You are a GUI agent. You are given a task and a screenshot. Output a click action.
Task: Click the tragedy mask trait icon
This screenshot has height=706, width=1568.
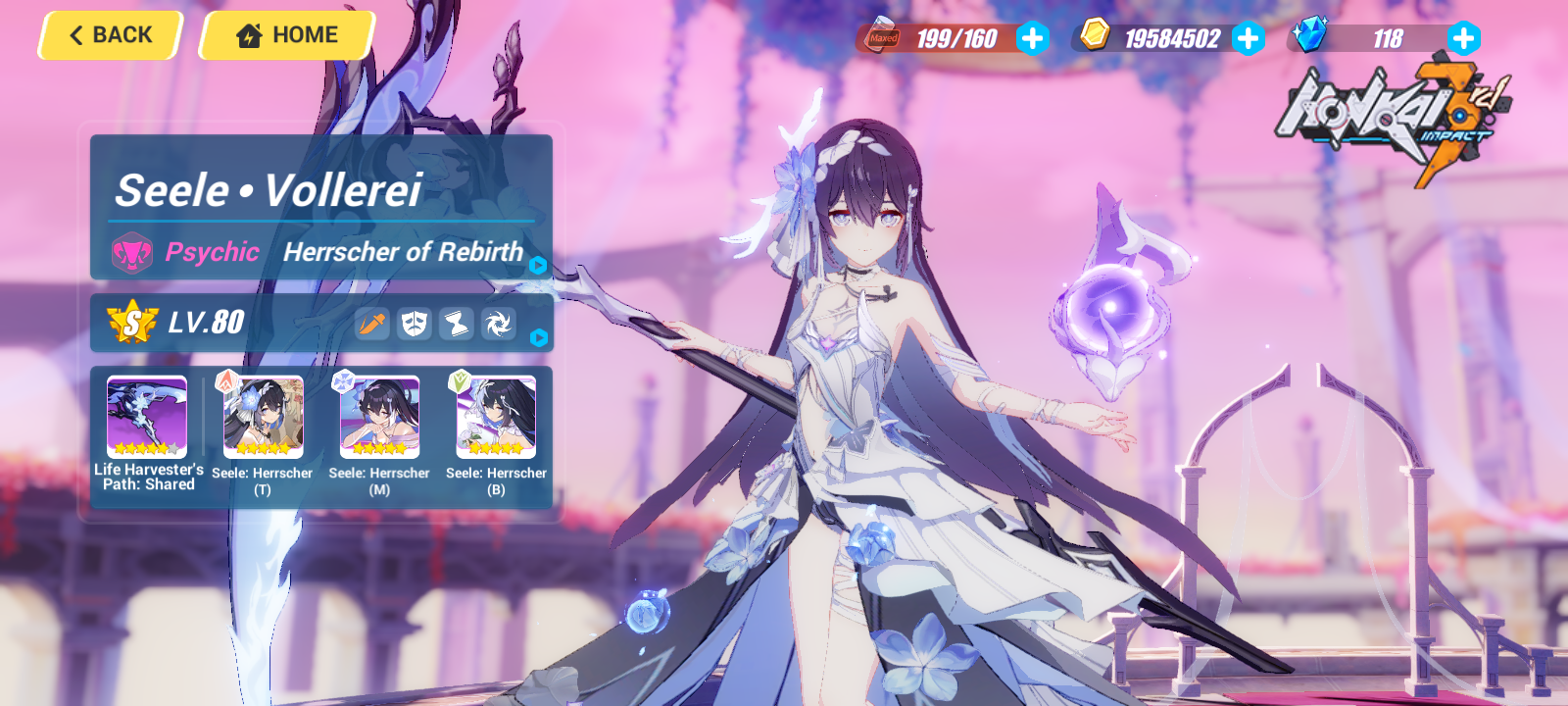pyautogui.click(x=413, y=324)
